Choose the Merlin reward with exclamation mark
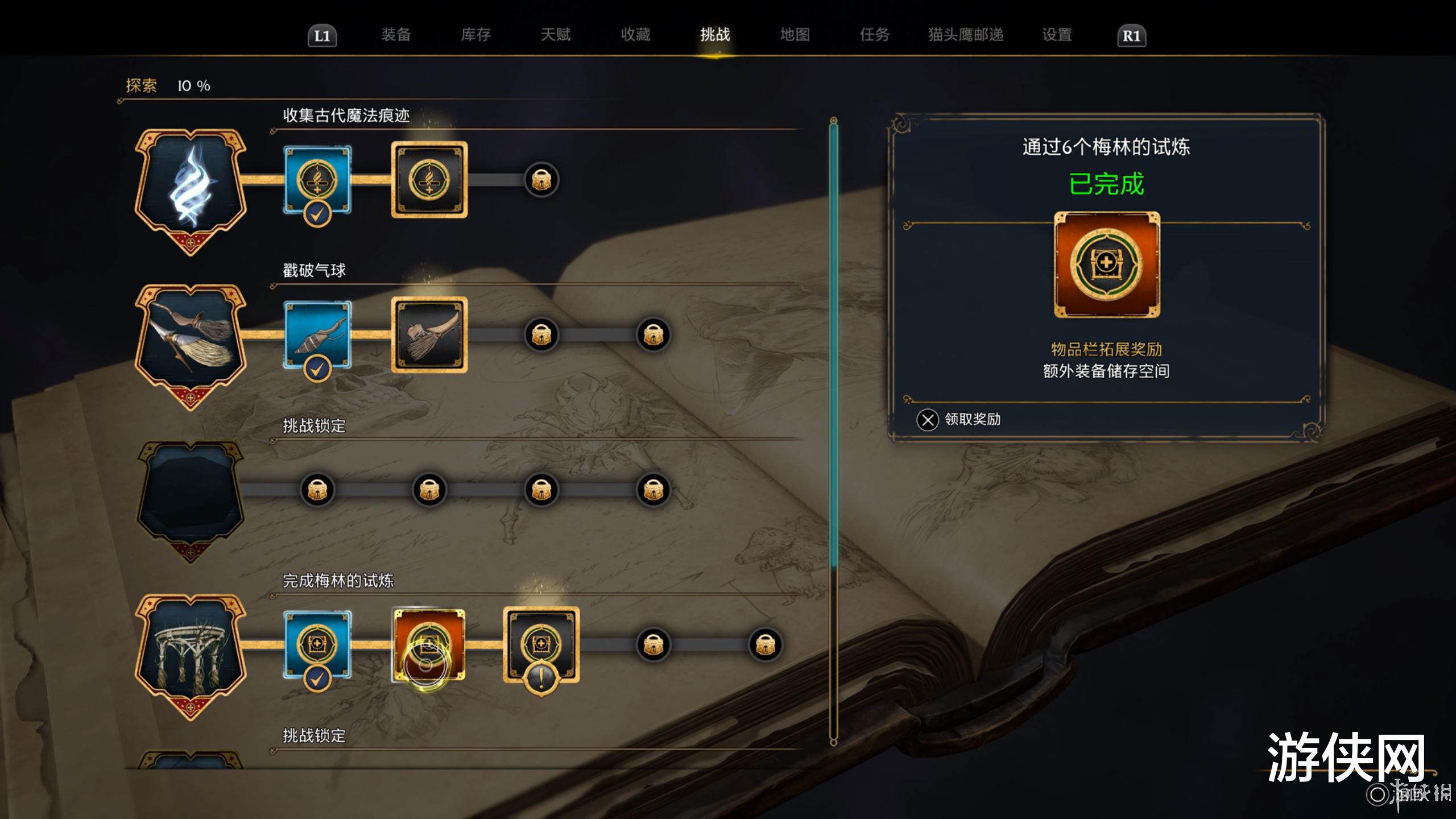Screen dimensions: 1456x819 [x=541, y=644]
